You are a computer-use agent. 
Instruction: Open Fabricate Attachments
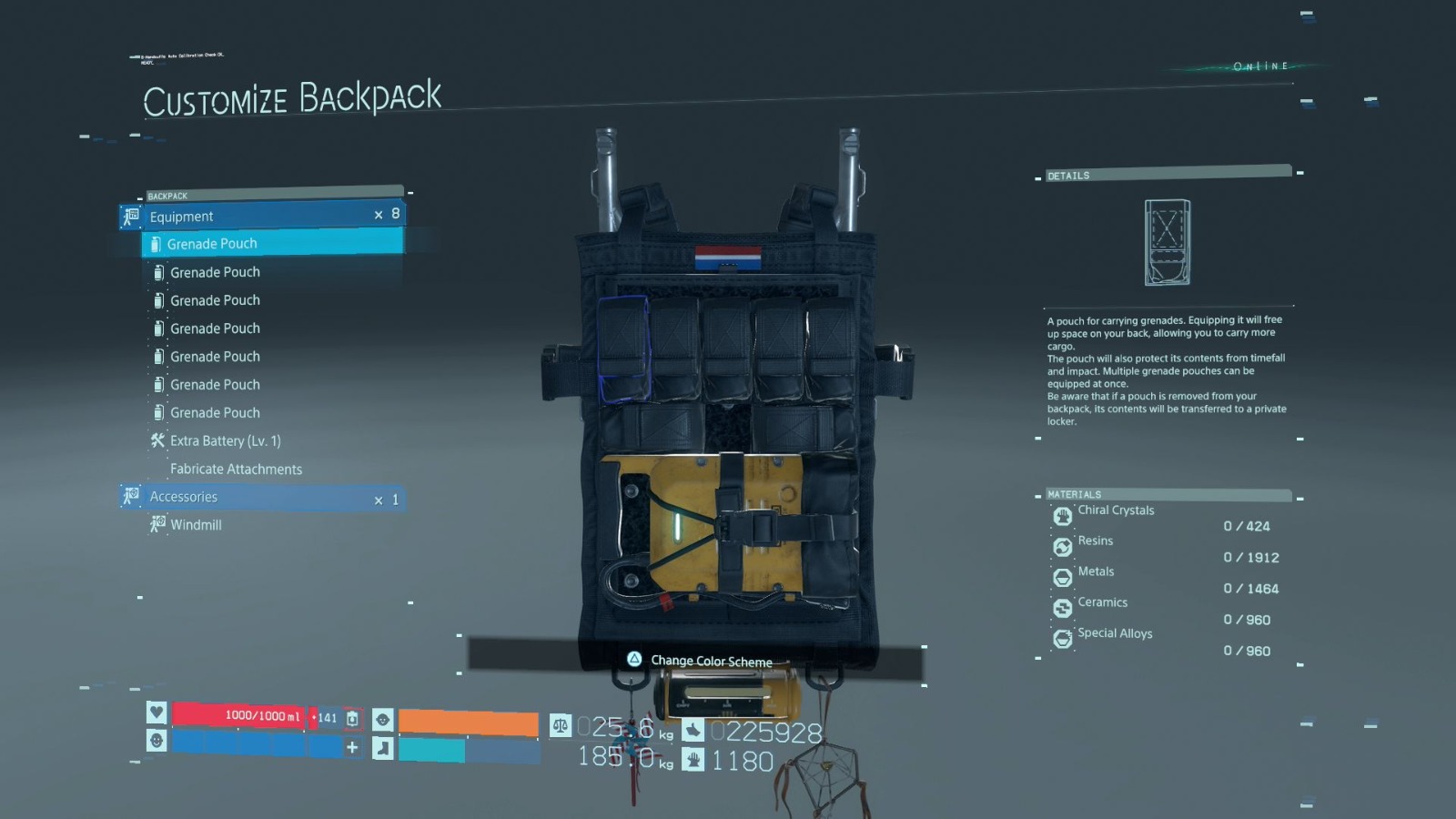click(x=236, y=469)
